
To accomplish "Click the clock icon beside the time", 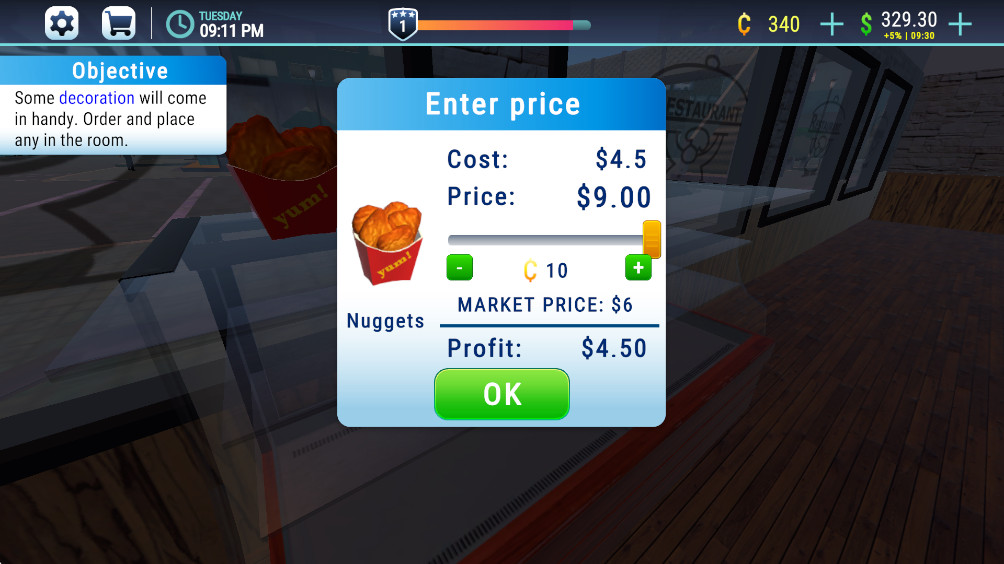I will click(180, 23).
